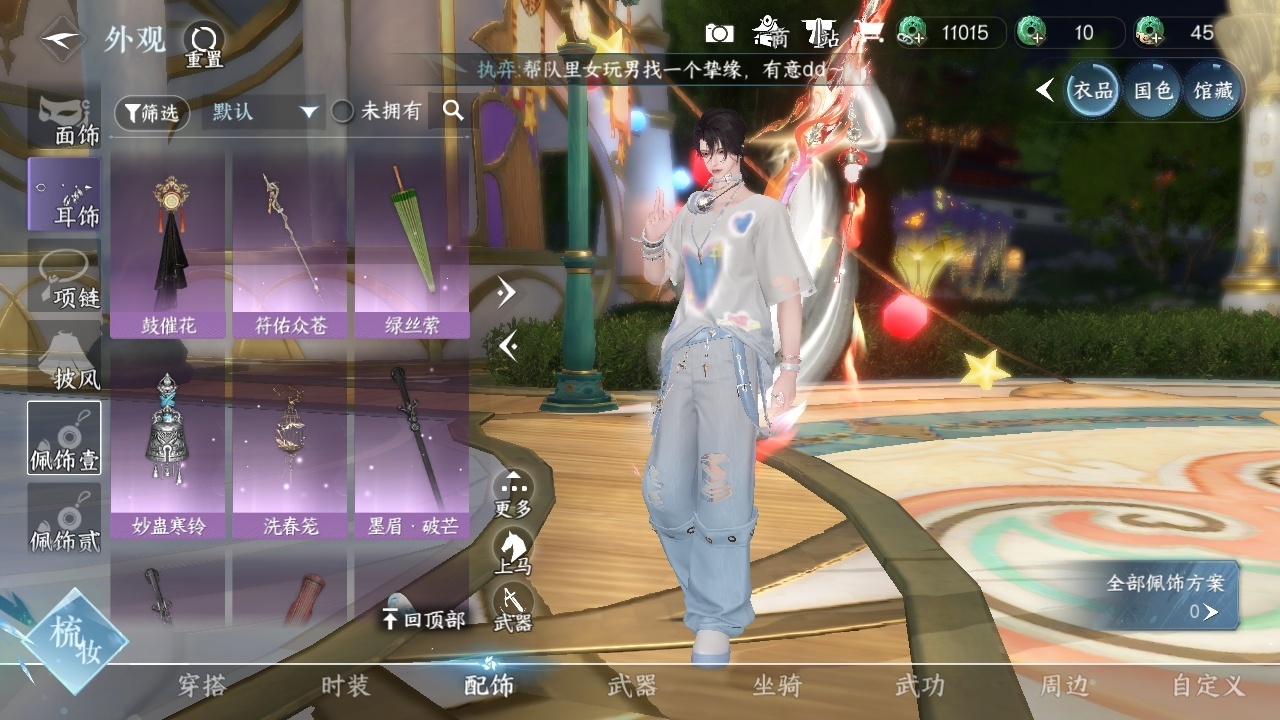Select the 项链 category
The width and height of the screenshot is (1280, 720).
click(x=65, y=279)
